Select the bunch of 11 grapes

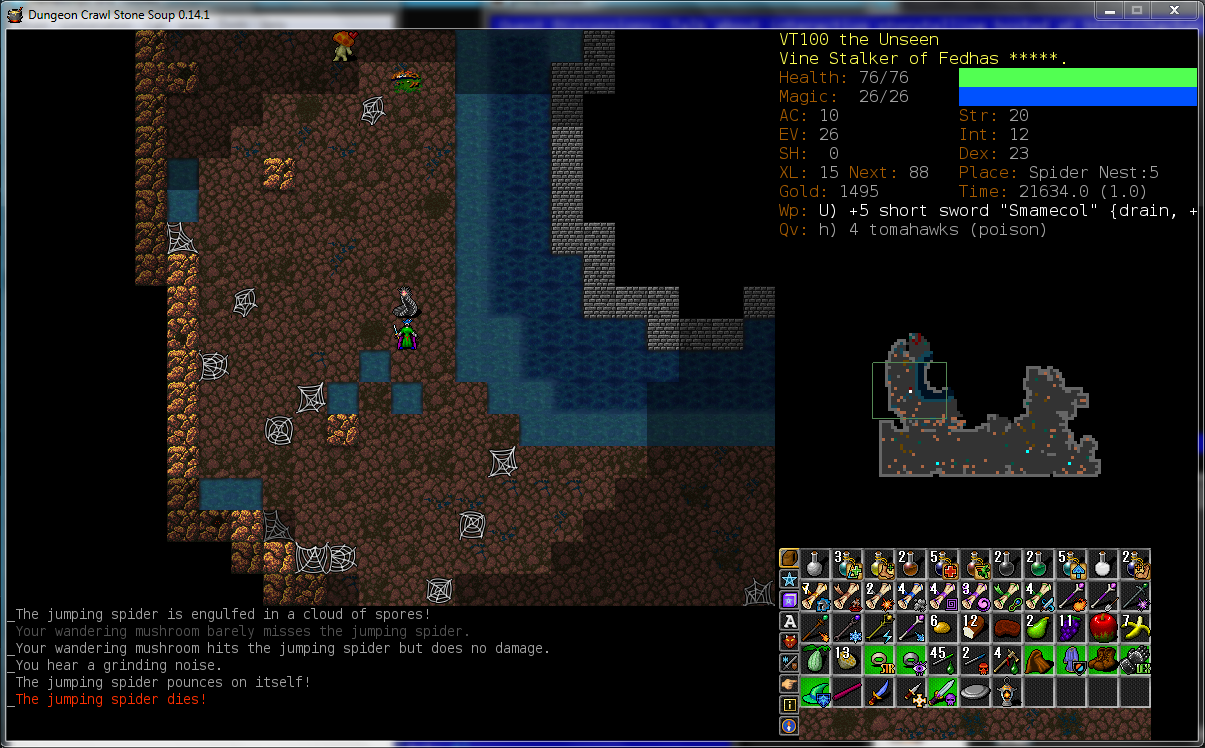[x=1072, y=628]
